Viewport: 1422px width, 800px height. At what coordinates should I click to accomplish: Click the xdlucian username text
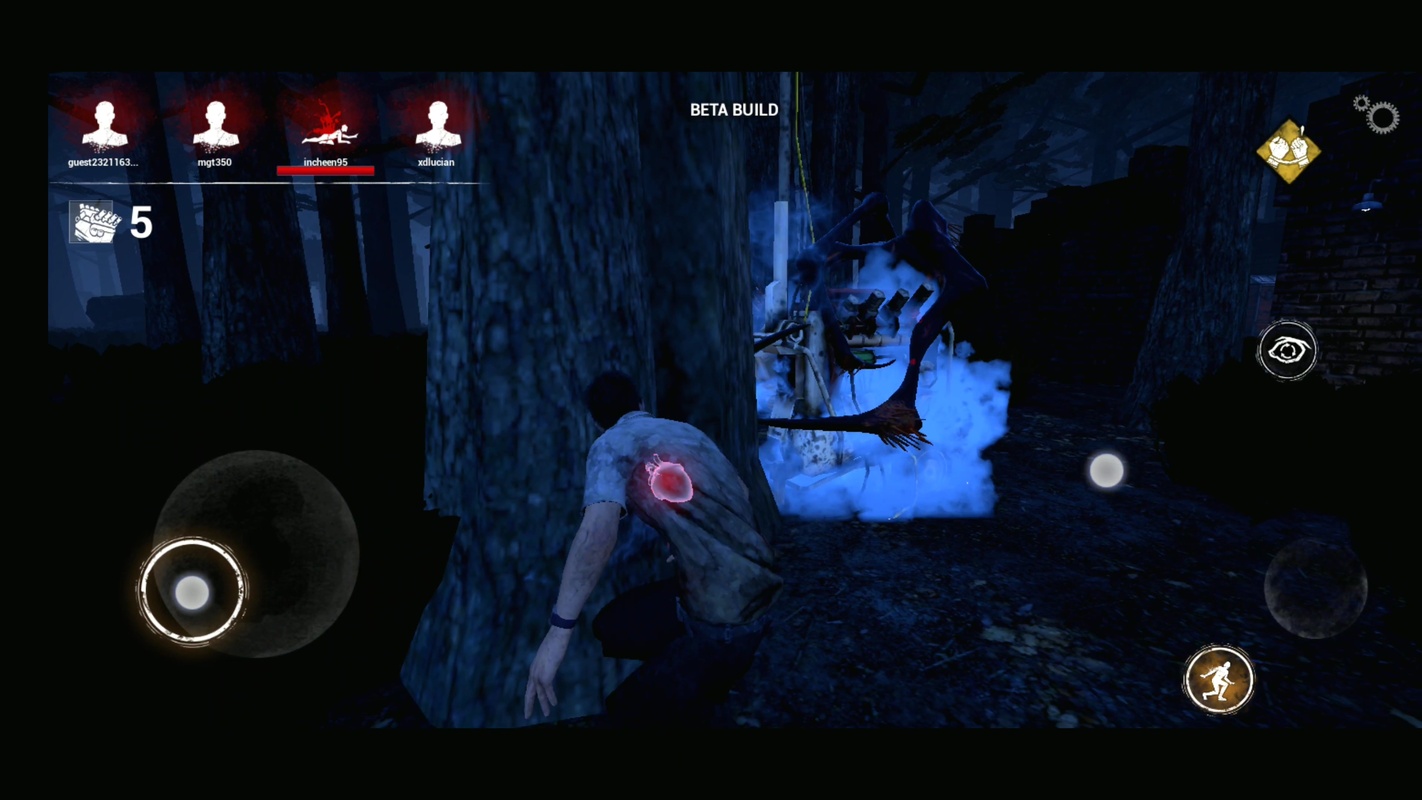click(x=437, y=161)
